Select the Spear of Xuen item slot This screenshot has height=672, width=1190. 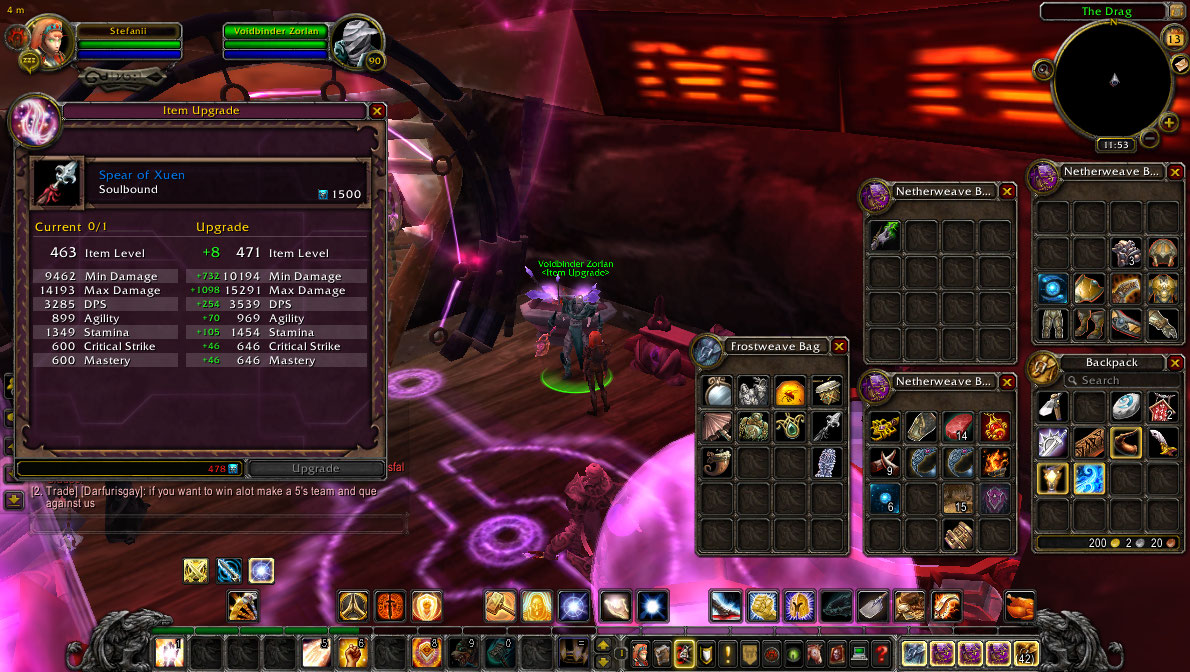point(58,182)
